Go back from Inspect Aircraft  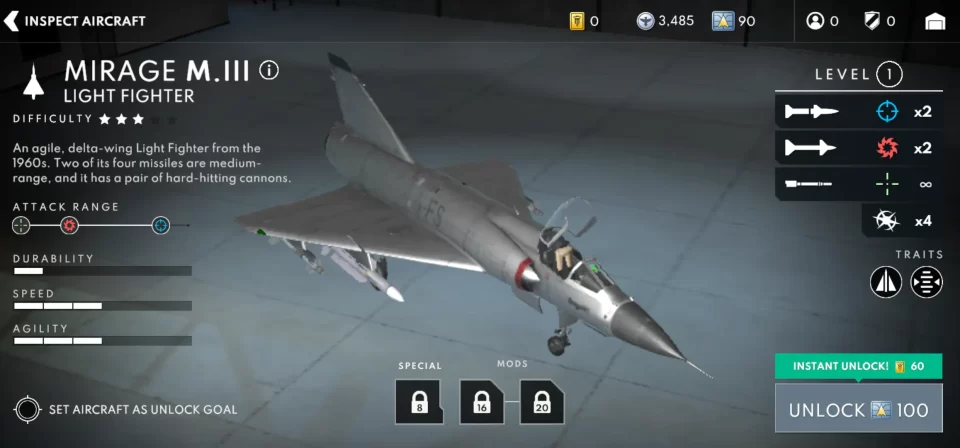14,21
